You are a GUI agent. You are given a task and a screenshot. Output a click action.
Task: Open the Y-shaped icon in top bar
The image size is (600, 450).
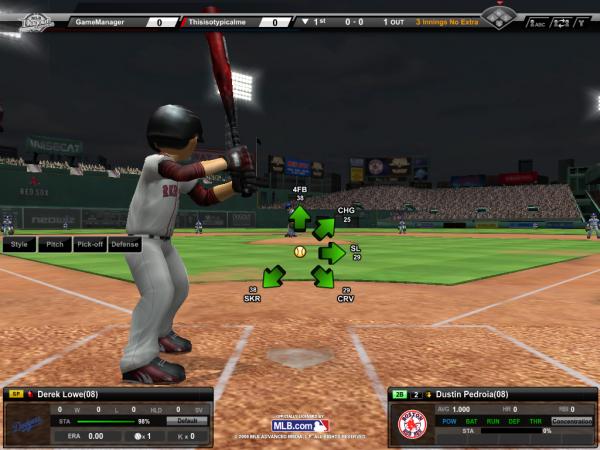(x=582, y=23)
